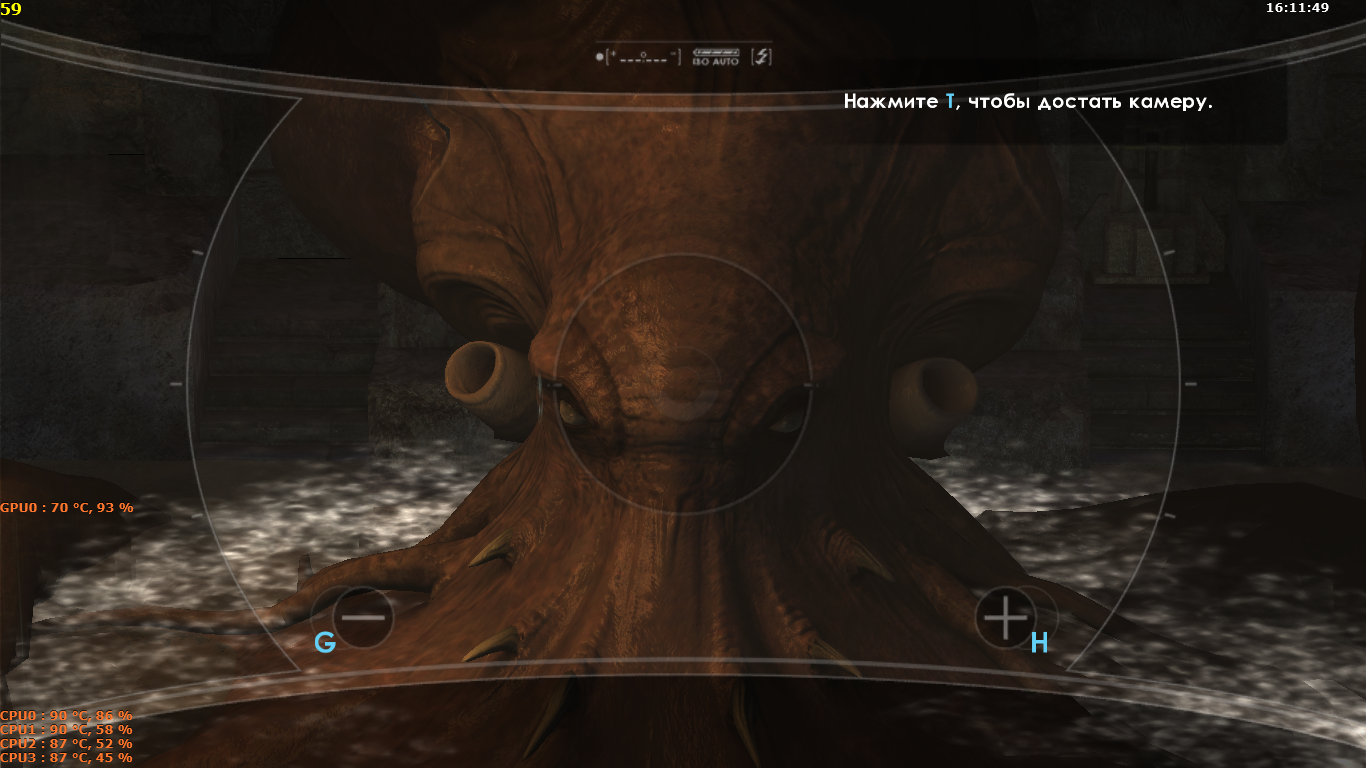The height and width of the screenshot is (768, 1366).
Task: Select the ISO AUTO indicator
Action: pos(715,57)
